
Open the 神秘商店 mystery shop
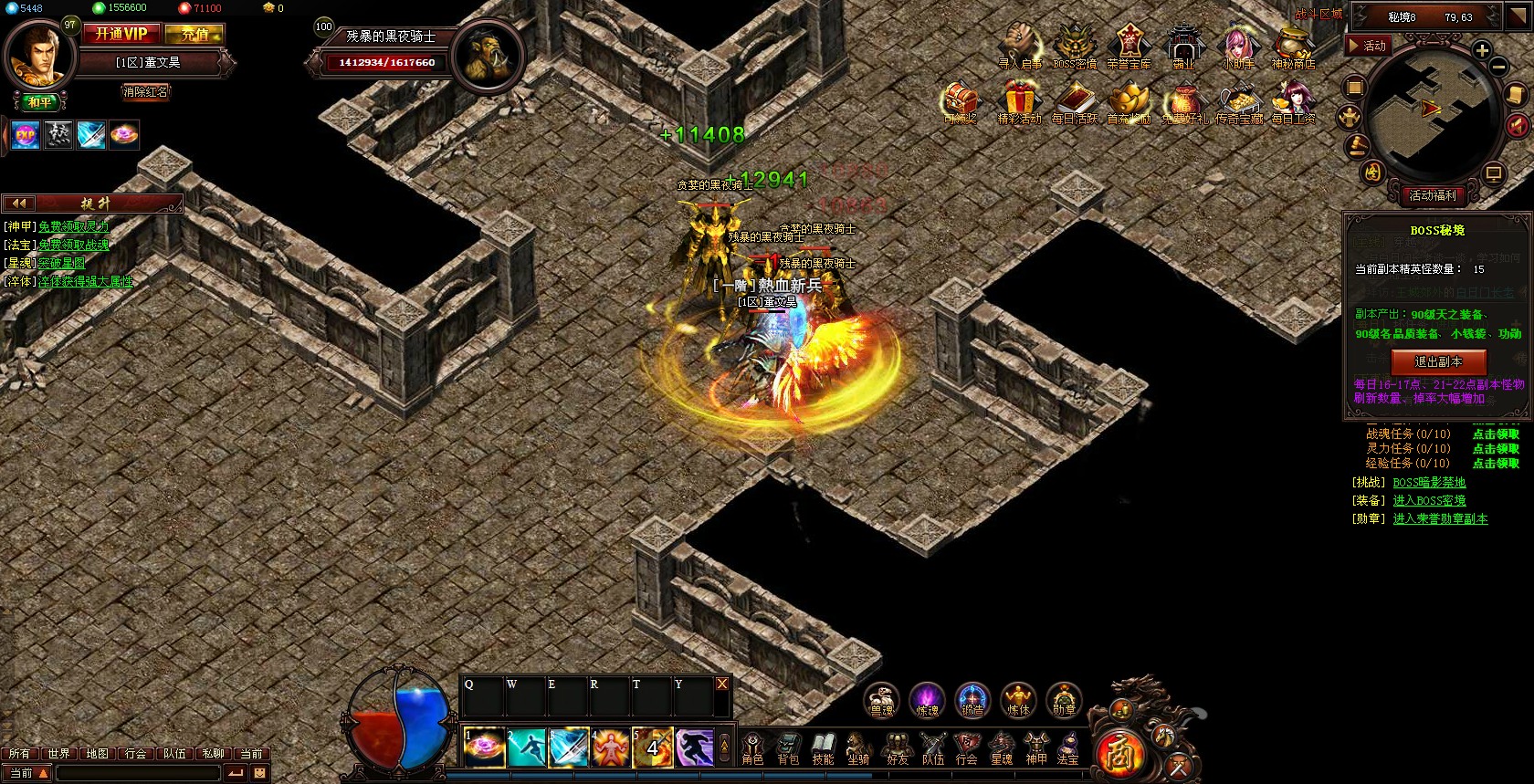pos(1293,46)
